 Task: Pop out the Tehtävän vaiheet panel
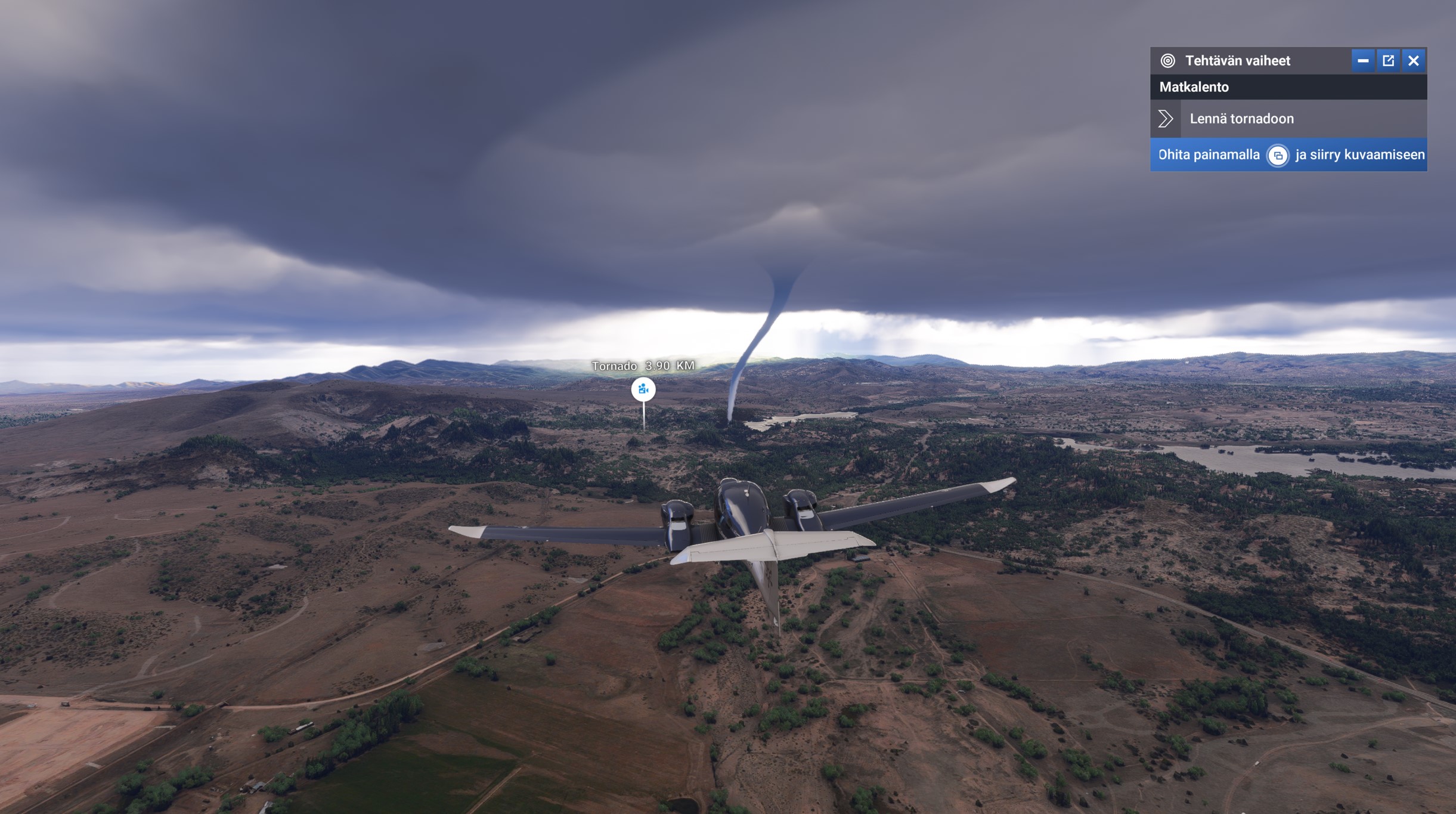click(1388, 61)
